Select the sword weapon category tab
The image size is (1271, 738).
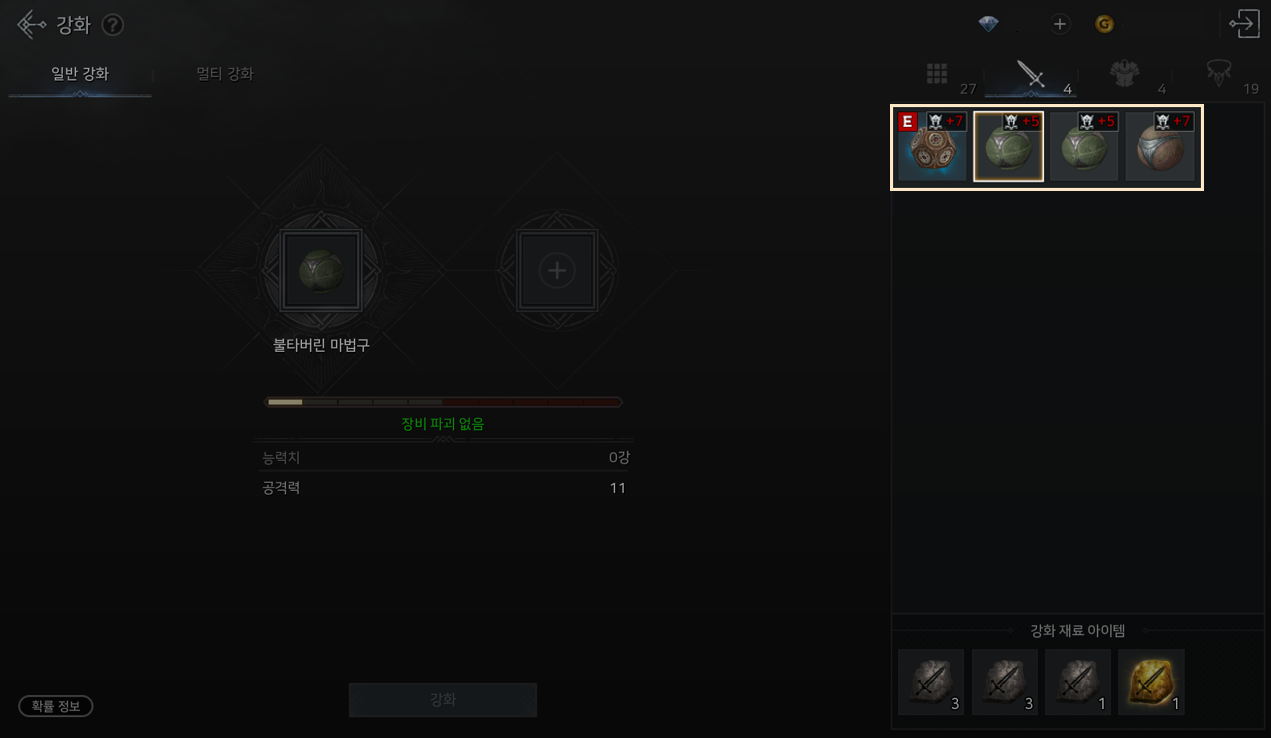tap(1030, 73)
